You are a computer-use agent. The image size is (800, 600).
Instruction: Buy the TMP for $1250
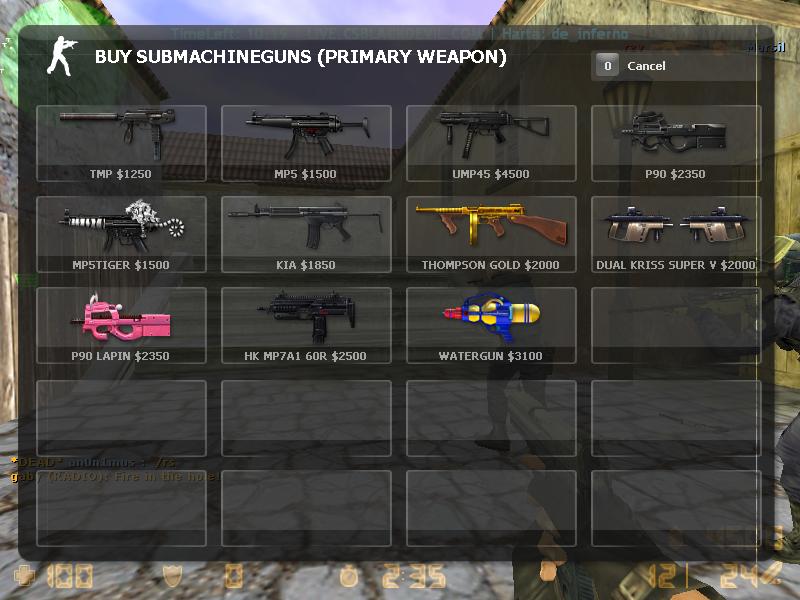point(121,143)
